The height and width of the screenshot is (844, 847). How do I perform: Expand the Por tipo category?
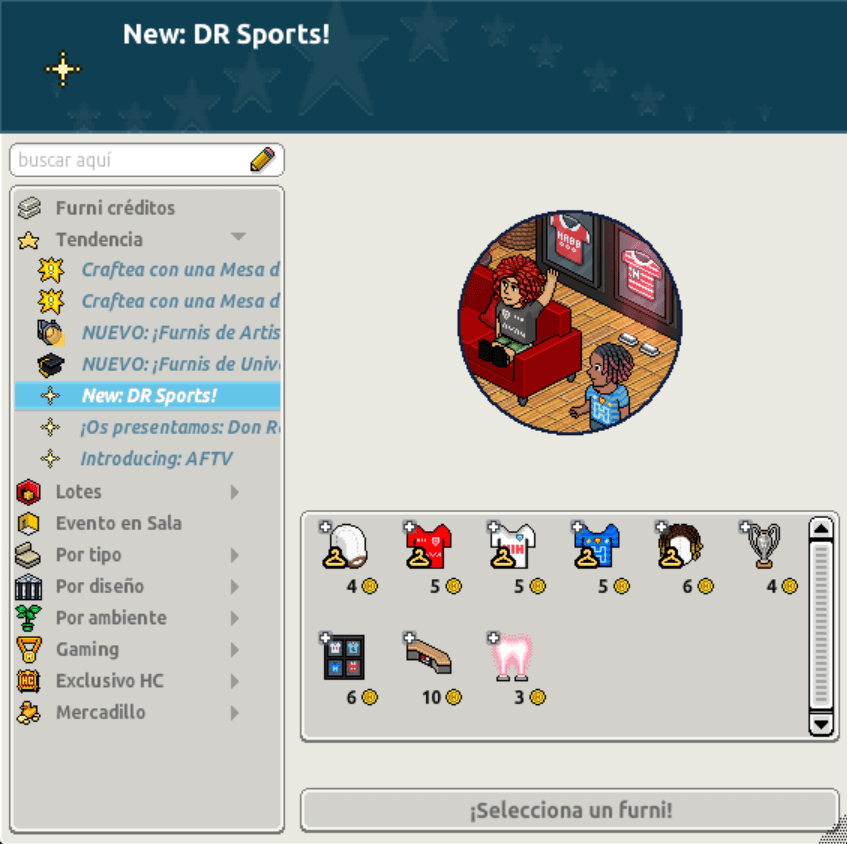click(x=235, y=555)
